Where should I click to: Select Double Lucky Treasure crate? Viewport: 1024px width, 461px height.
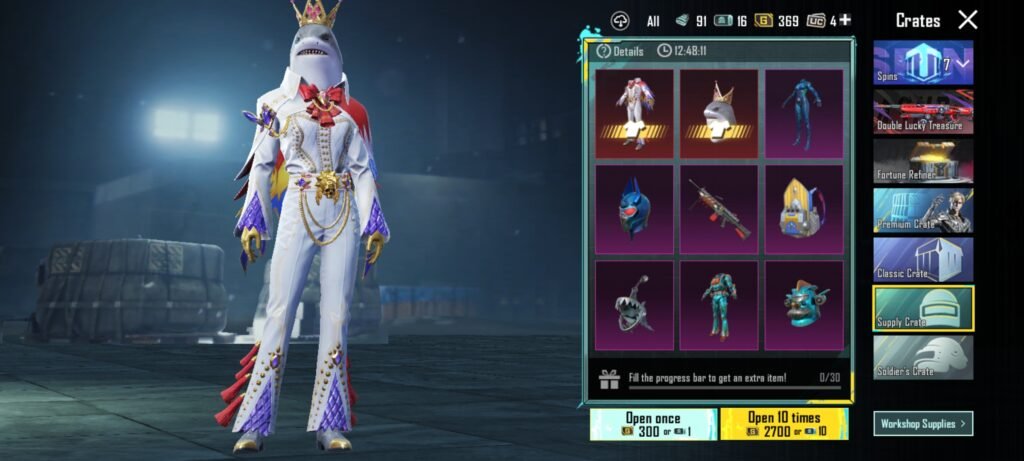click(x=922, y=111)
